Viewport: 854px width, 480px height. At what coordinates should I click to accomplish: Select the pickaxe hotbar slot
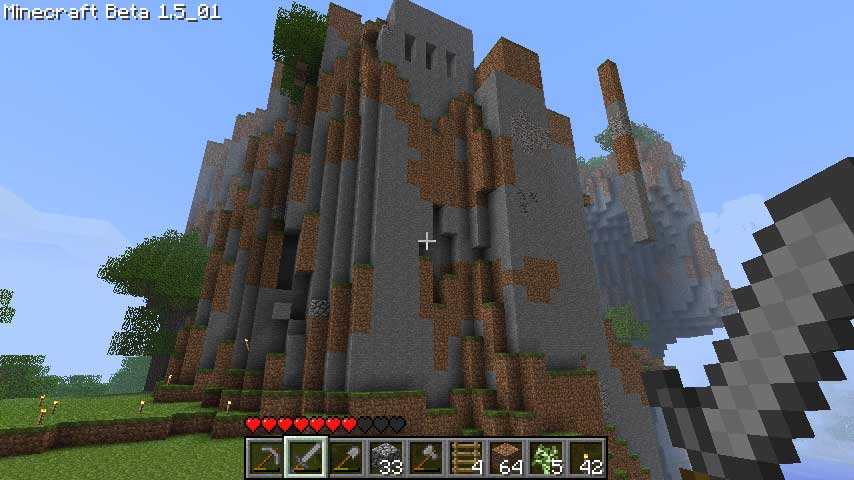264,458
